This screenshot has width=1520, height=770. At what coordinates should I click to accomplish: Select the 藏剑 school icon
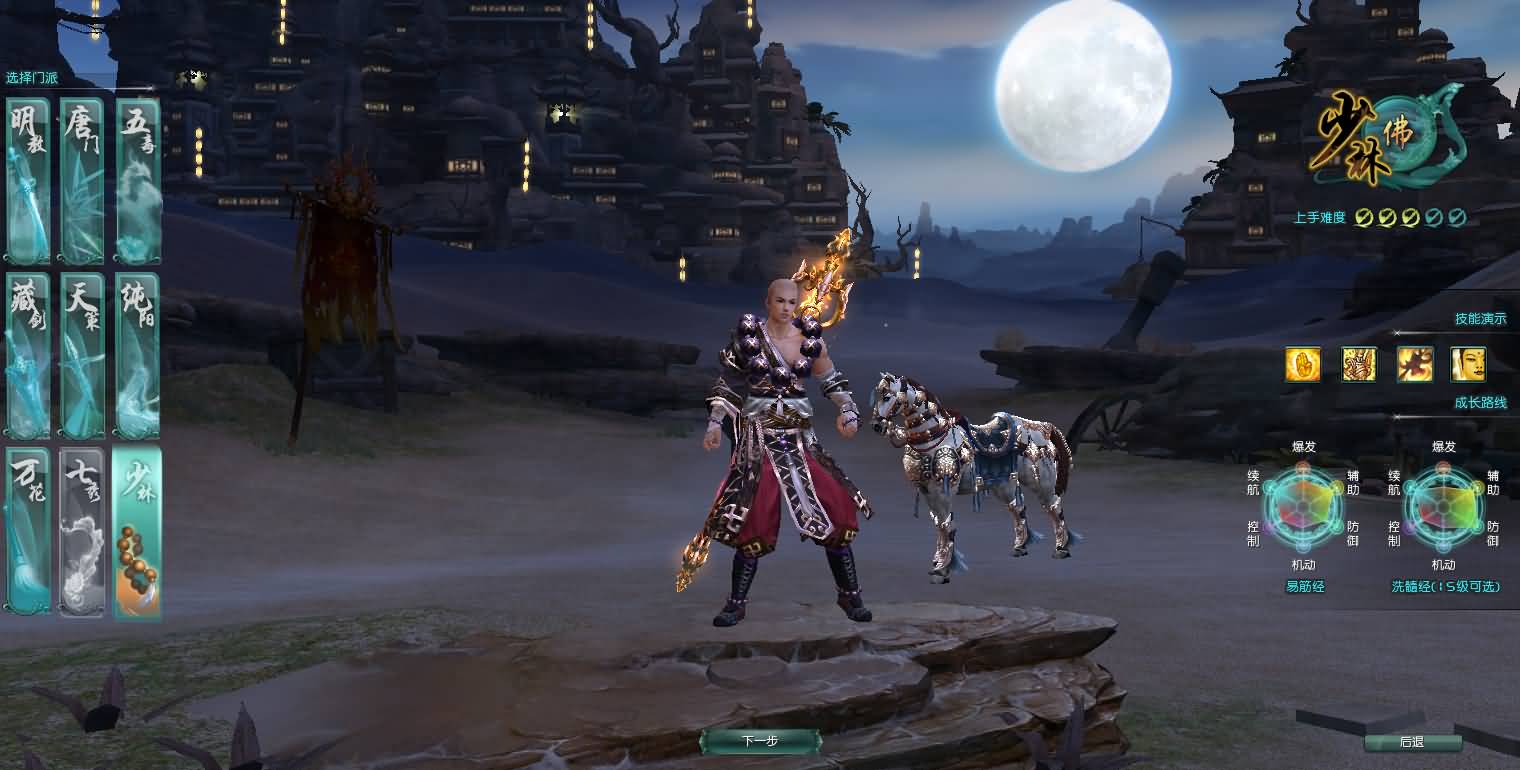point(27,355)
